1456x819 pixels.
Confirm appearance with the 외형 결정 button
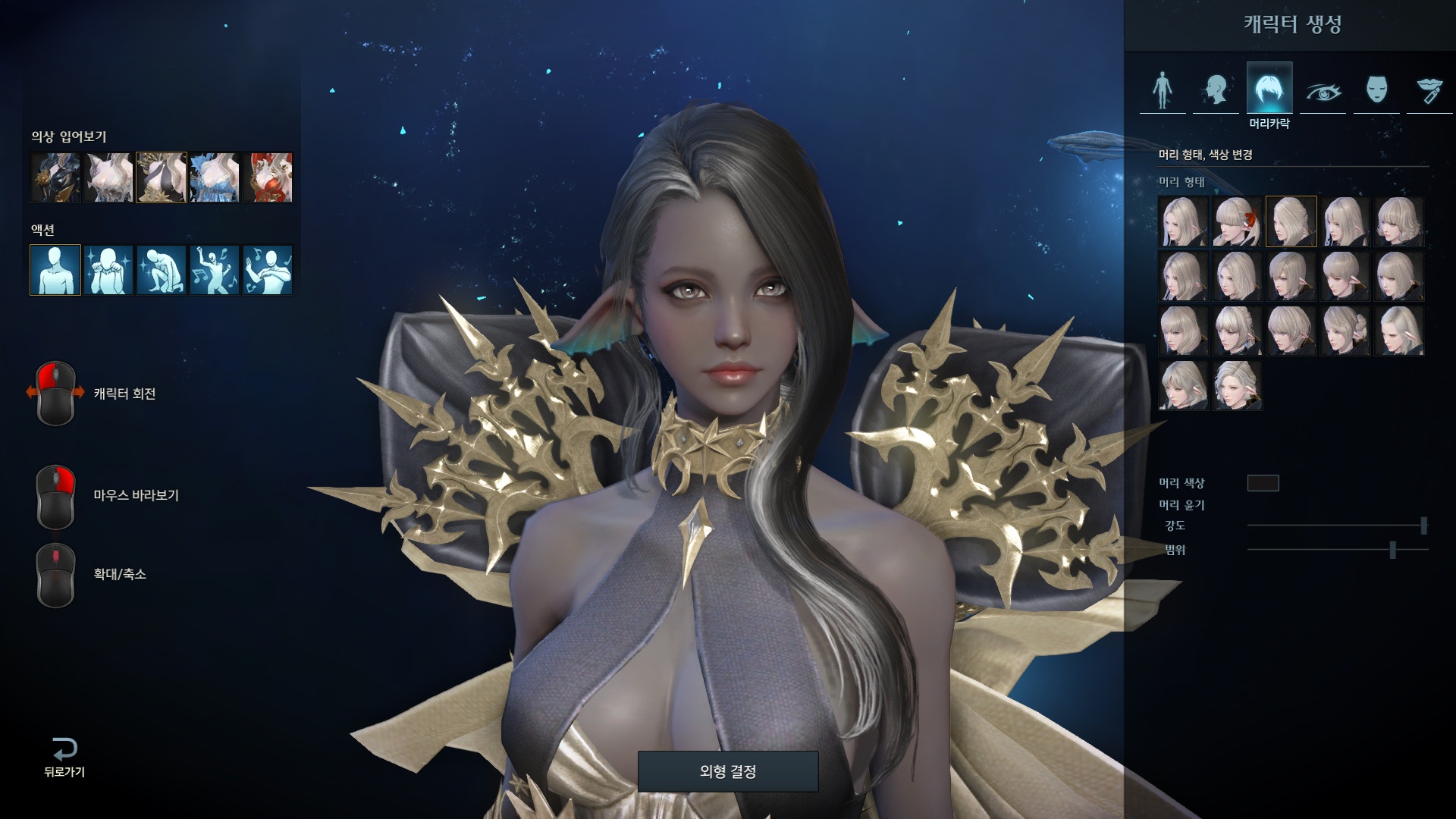point(727,771)
